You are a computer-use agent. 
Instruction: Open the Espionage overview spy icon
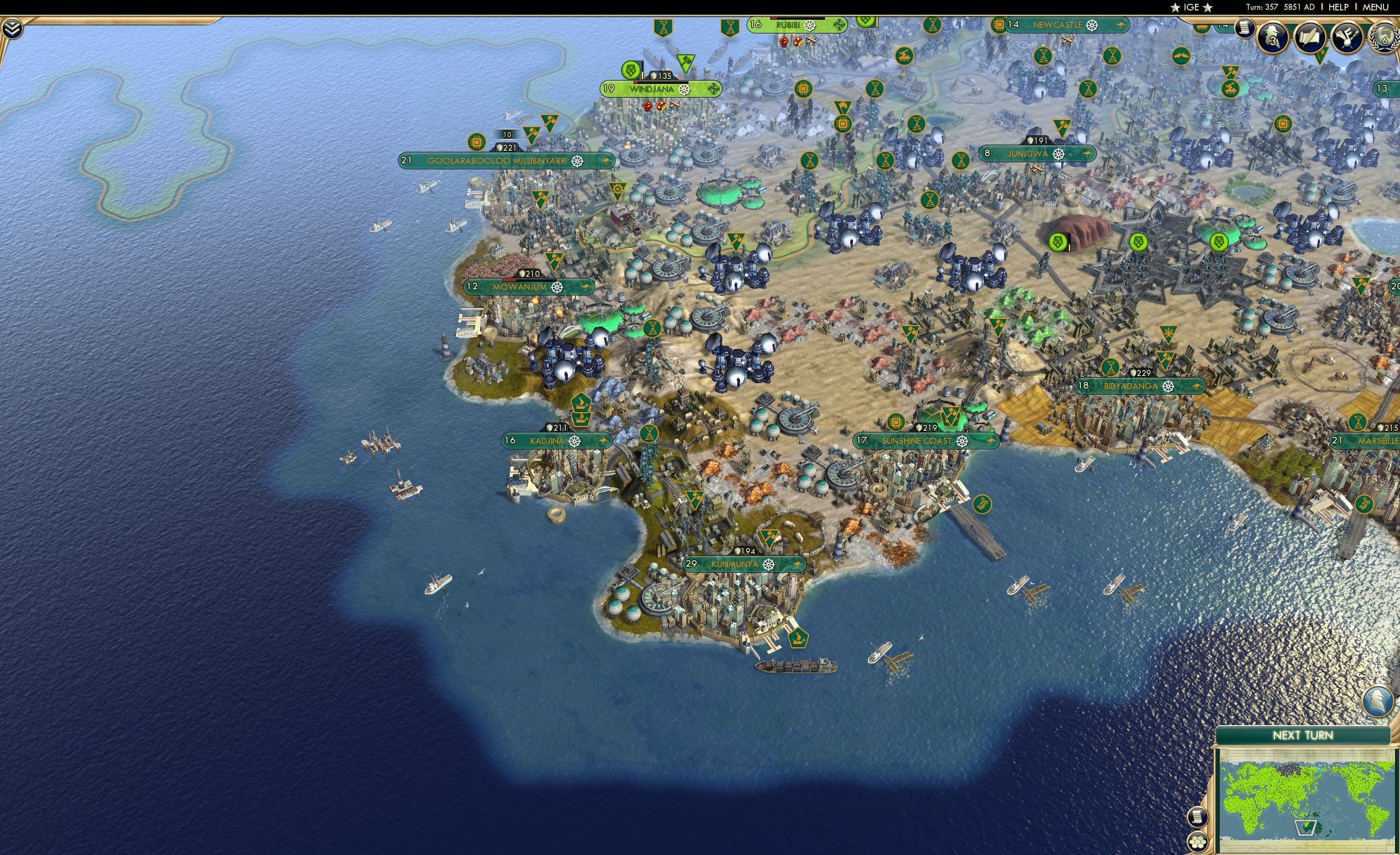pyautogui.click(x=1273, y=37)
